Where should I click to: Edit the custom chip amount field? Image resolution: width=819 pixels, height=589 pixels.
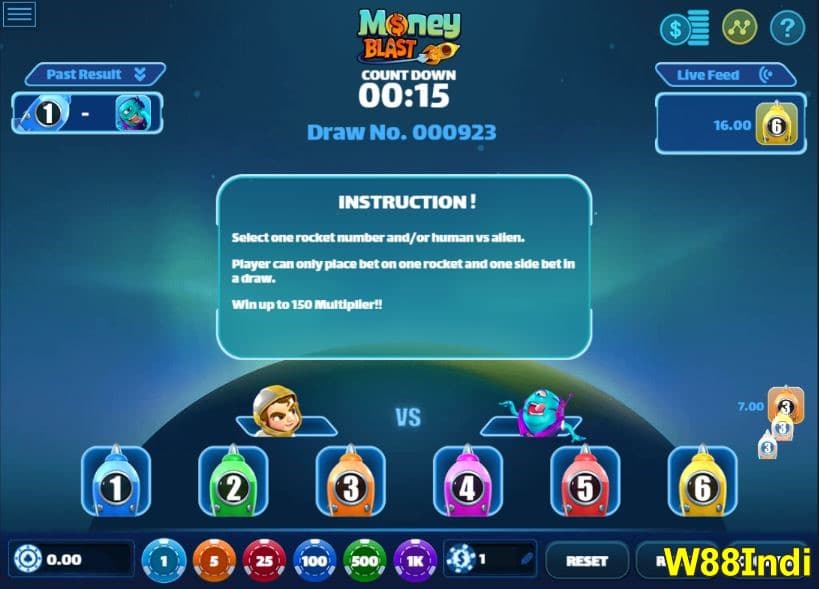[x=498, y=560]
